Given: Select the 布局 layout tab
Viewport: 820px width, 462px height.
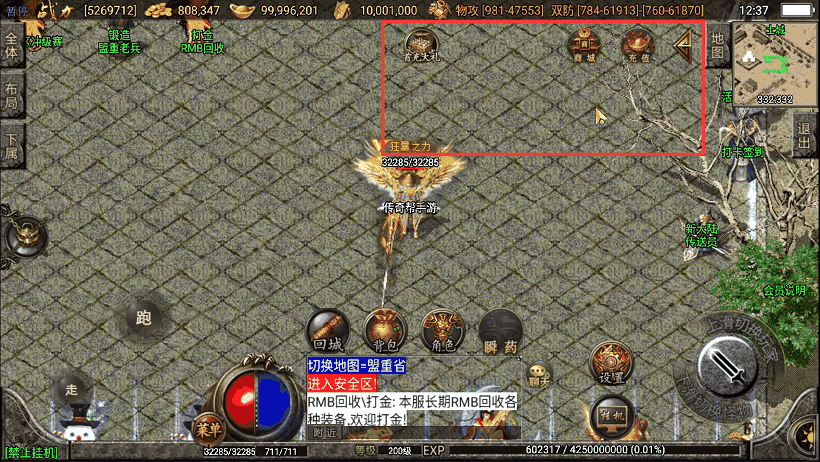Looking at the screenshot, I should click(x=12, y=95).
